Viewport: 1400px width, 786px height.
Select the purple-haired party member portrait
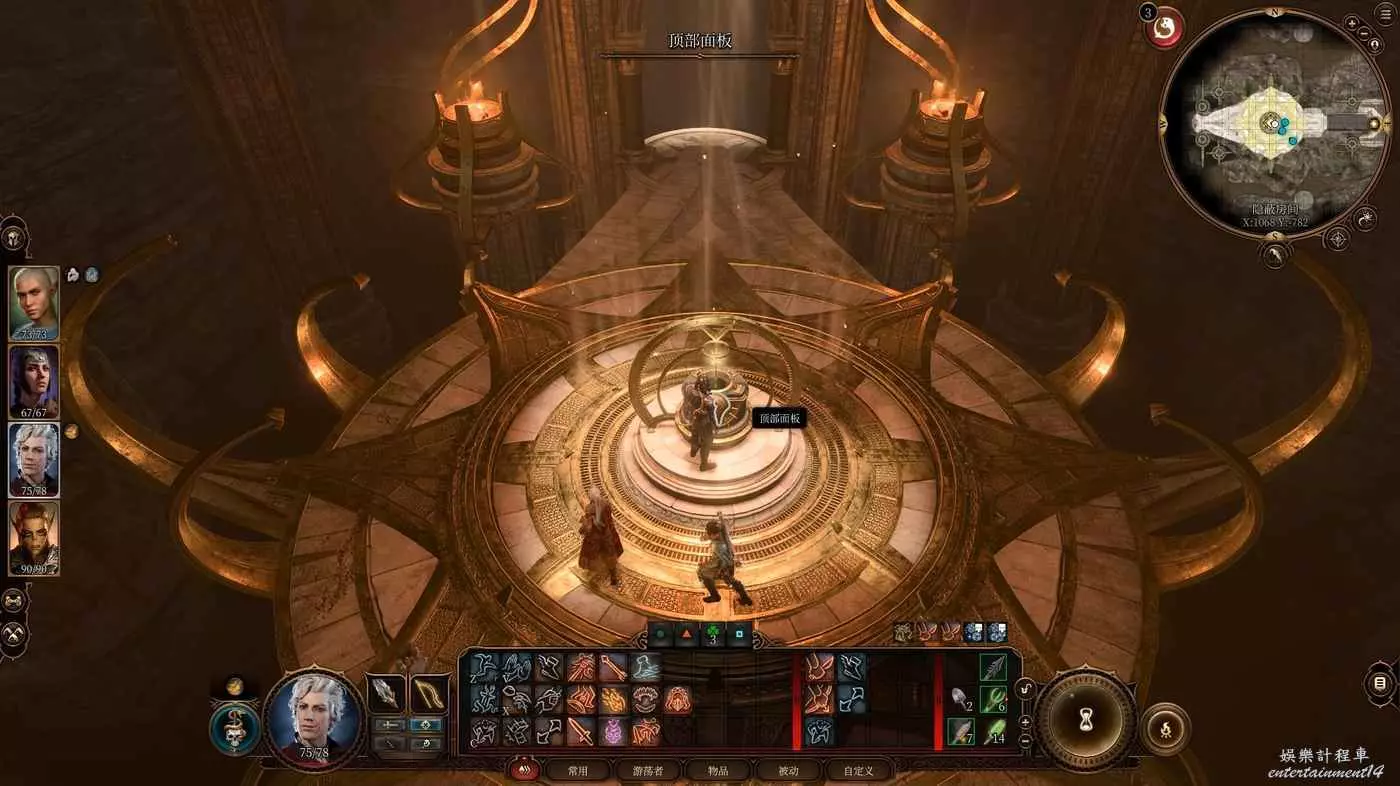[x=34, y=381]
